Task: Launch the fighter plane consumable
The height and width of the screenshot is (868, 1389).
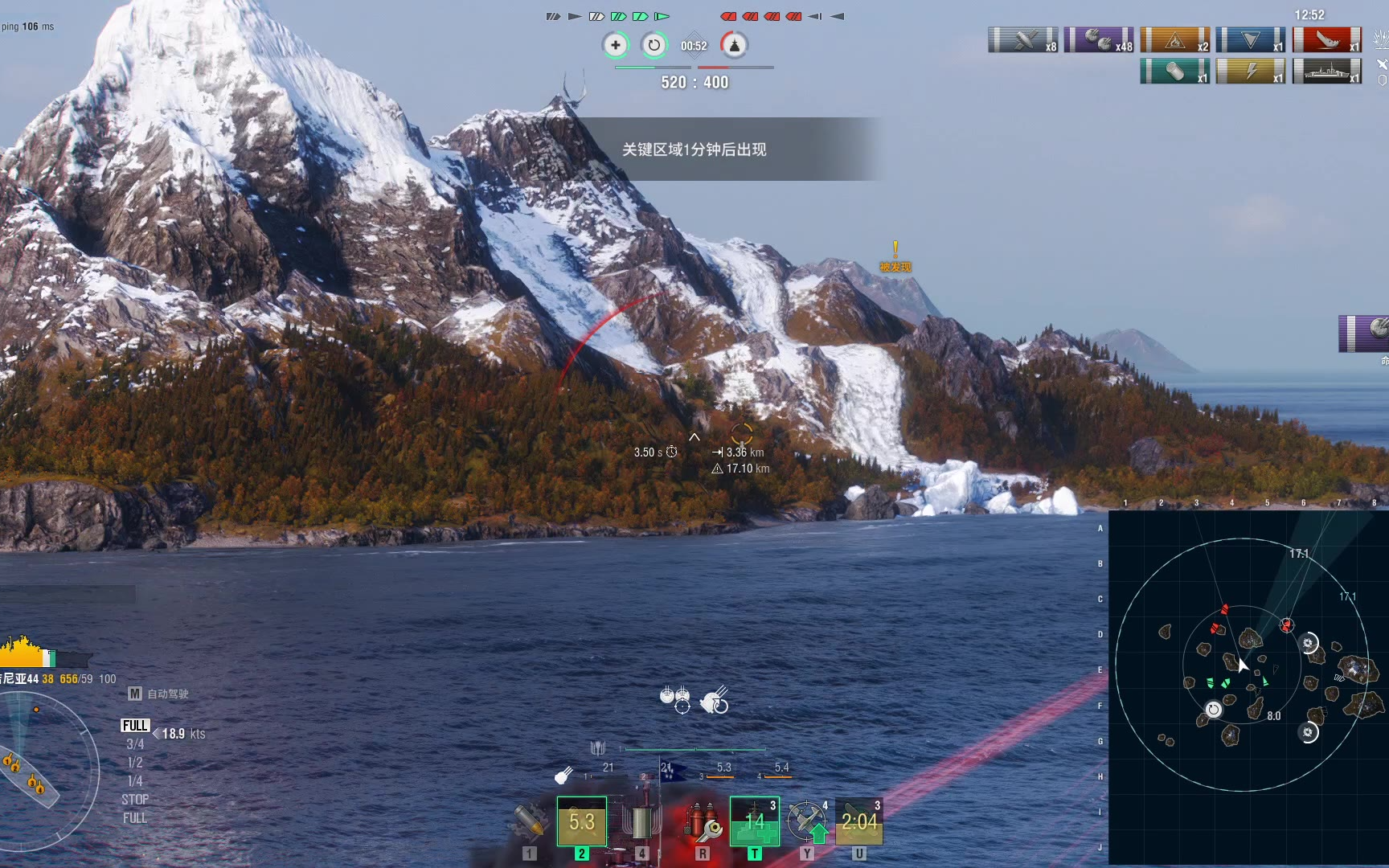Action: [x=807, y=821]
